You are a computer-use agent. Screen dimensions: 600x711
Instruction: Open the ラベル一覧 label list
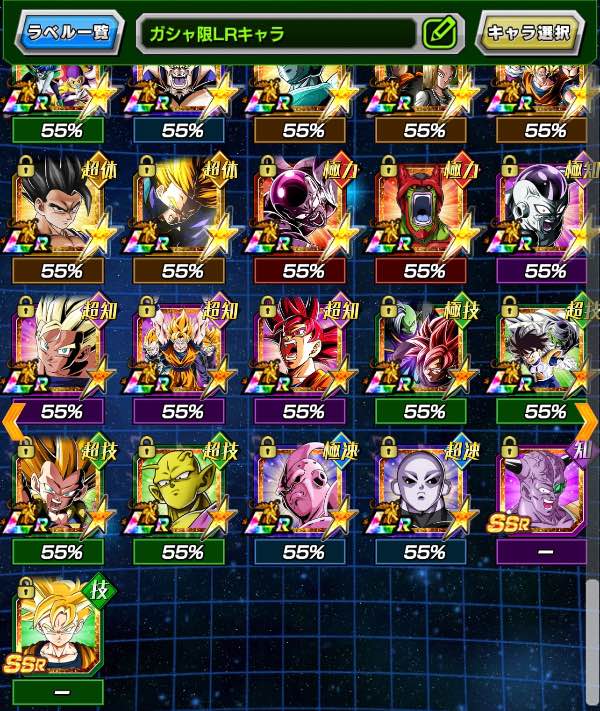pyautogui.click(x=66, y=32)
